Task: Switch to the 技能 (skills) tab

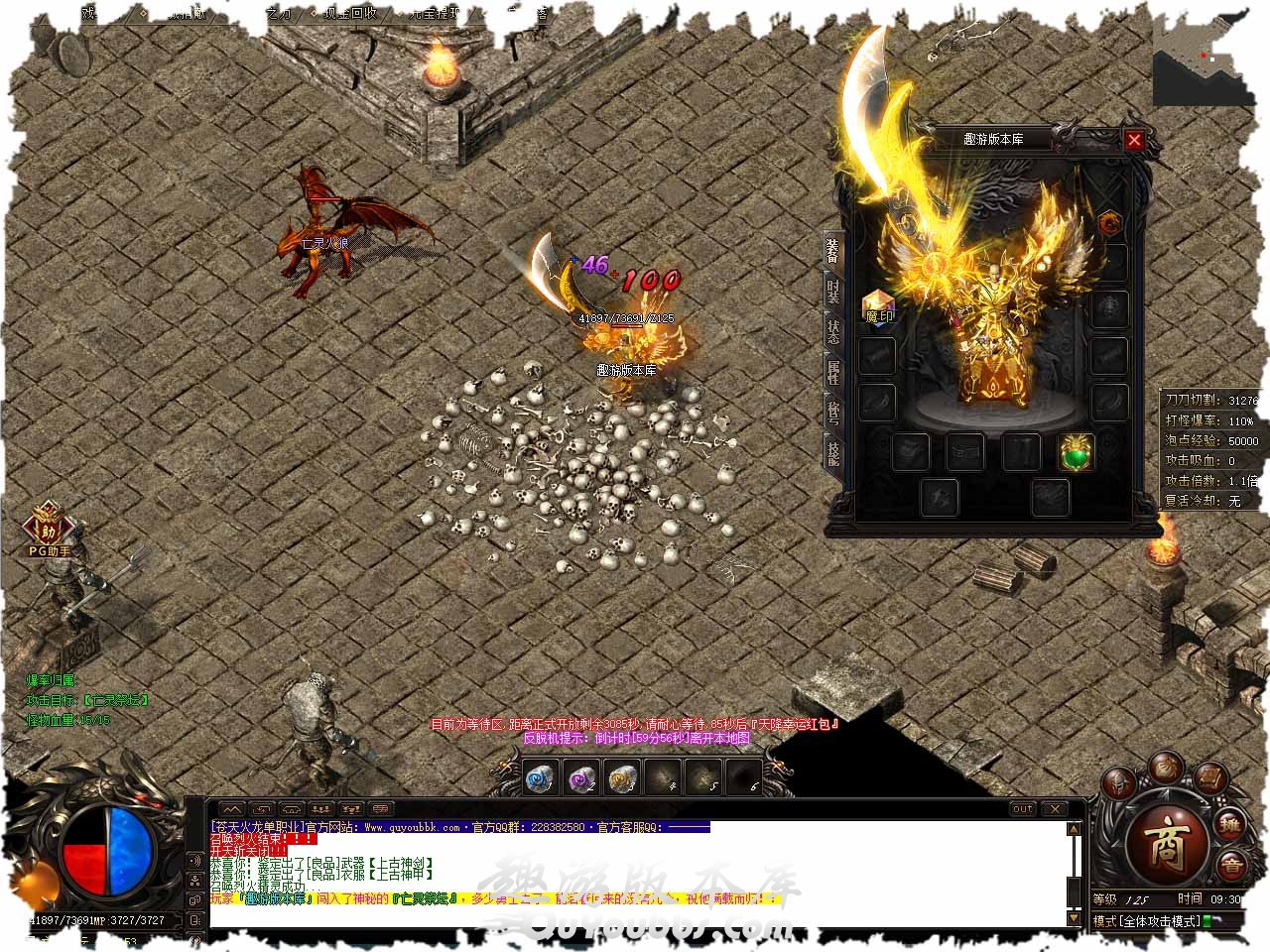Action: pos(833,453)
